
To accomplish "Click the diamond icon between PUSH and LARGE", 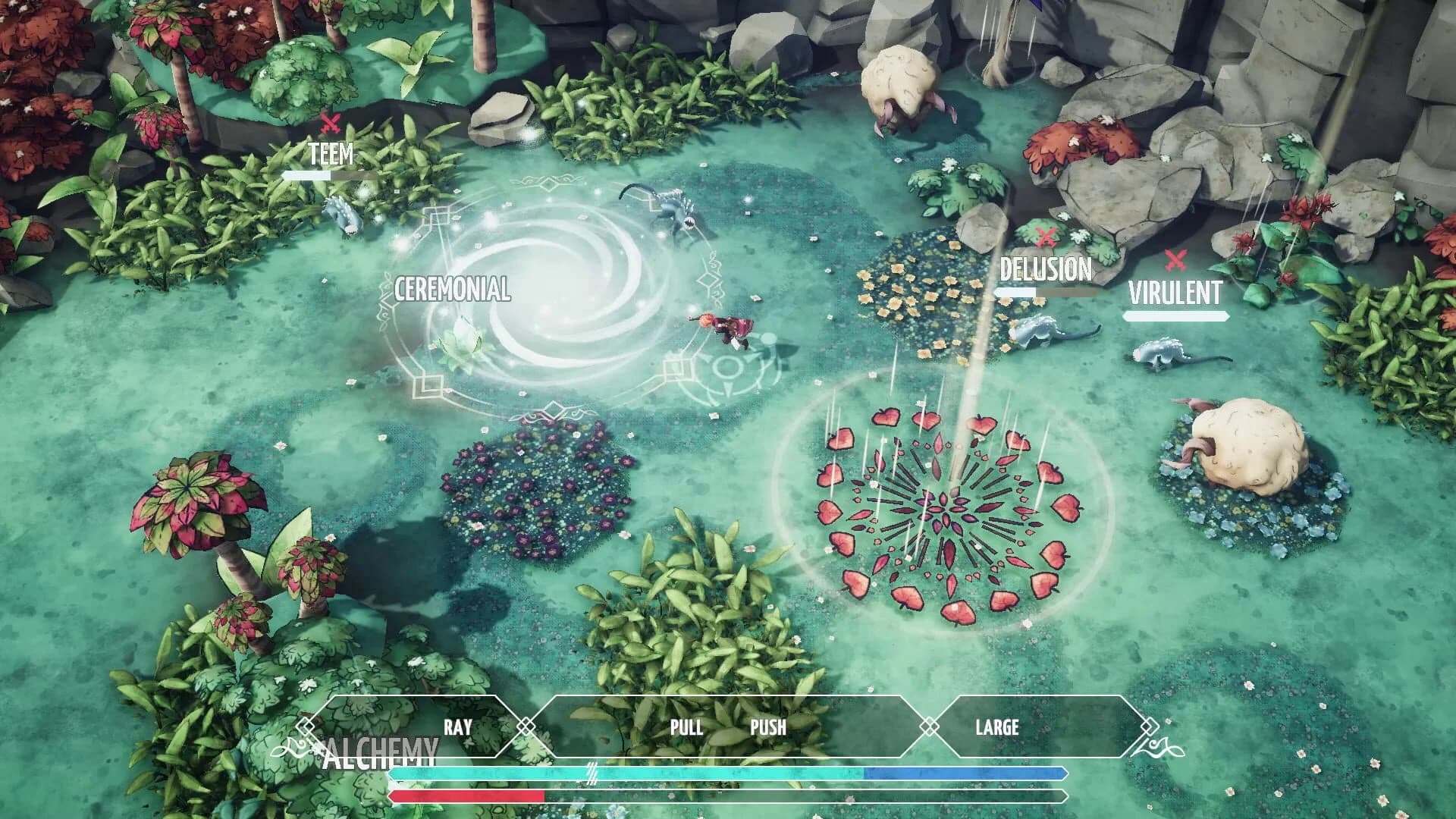I will [x=930, y=726].
